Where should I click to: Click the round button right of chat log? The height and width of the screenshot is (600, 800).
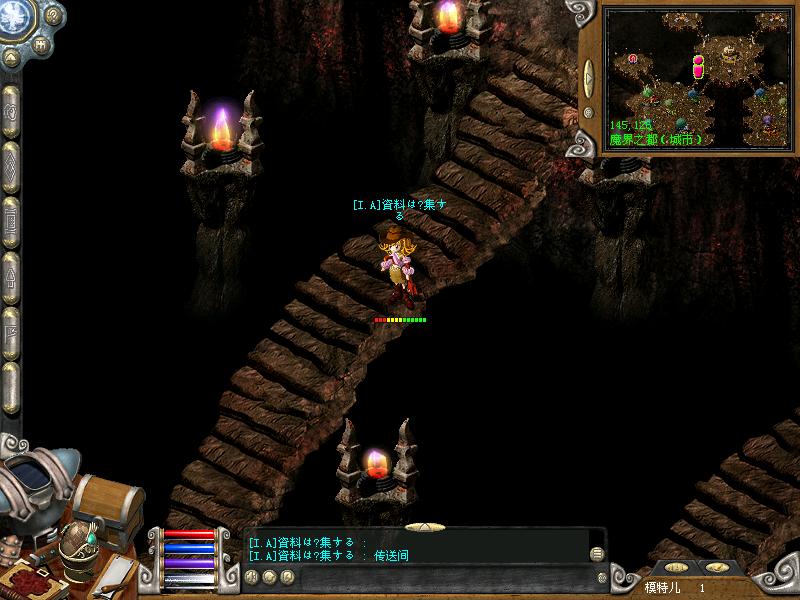coord(597,554)
